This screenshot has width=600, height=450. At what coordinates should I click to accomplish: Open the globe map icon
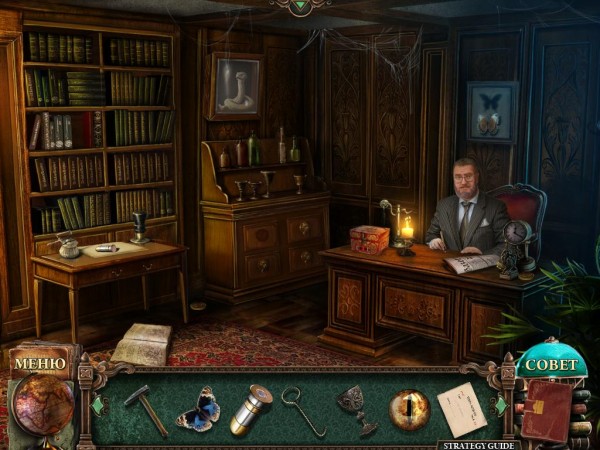click(42, 405)
